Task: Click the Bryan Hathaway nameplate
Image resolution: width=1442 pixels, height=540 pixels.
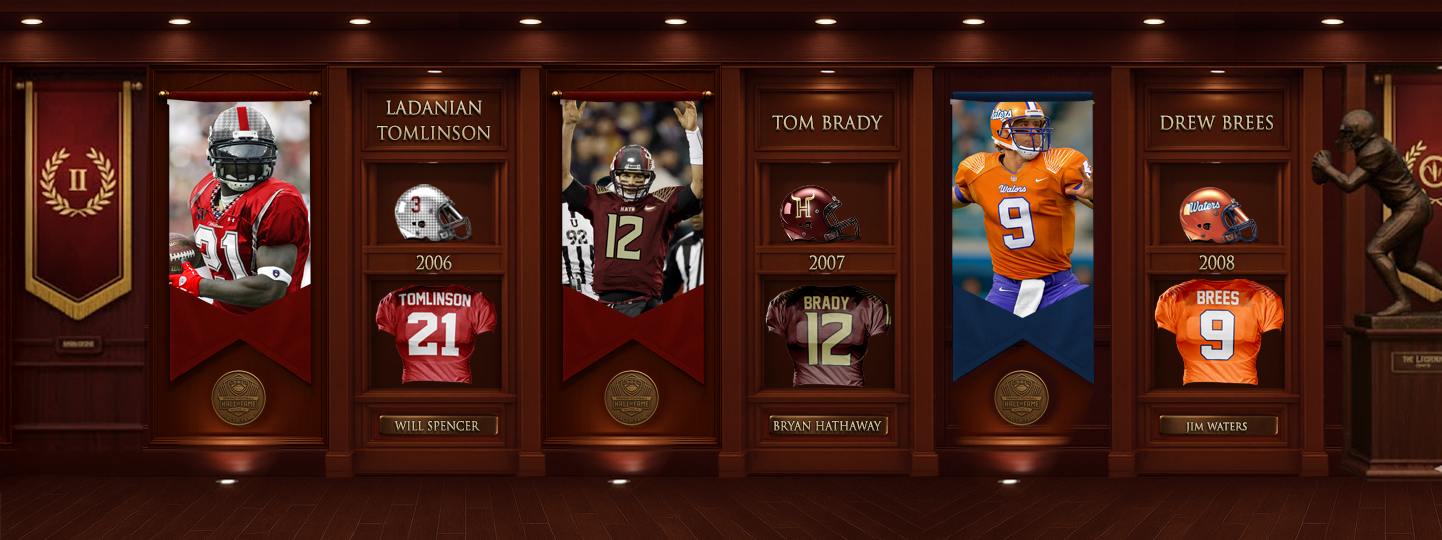Action: tap(827, 426)
